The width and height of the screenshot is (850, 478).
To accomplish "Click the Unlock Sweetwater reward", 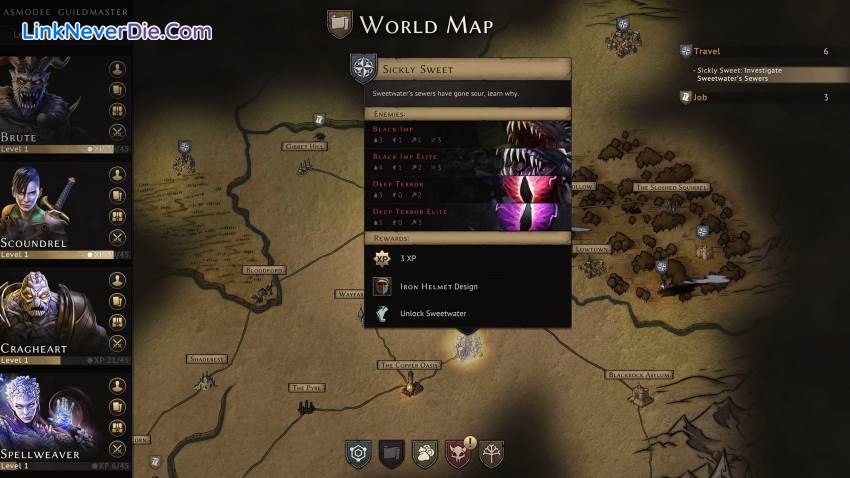I will 432,313.
